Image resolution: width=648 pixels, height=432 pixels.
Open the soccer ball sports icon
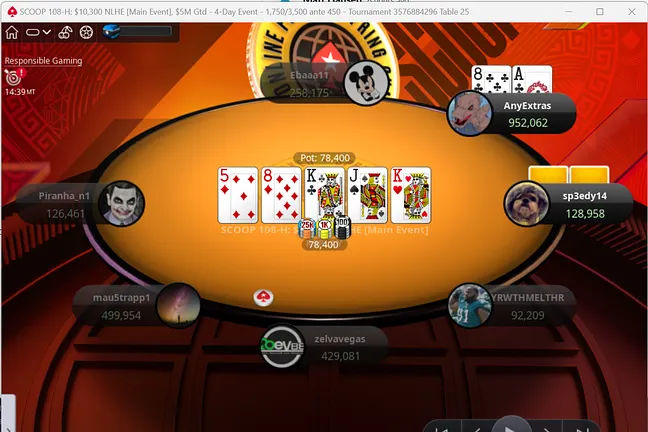pyautogui.click(x=86, y=32)
